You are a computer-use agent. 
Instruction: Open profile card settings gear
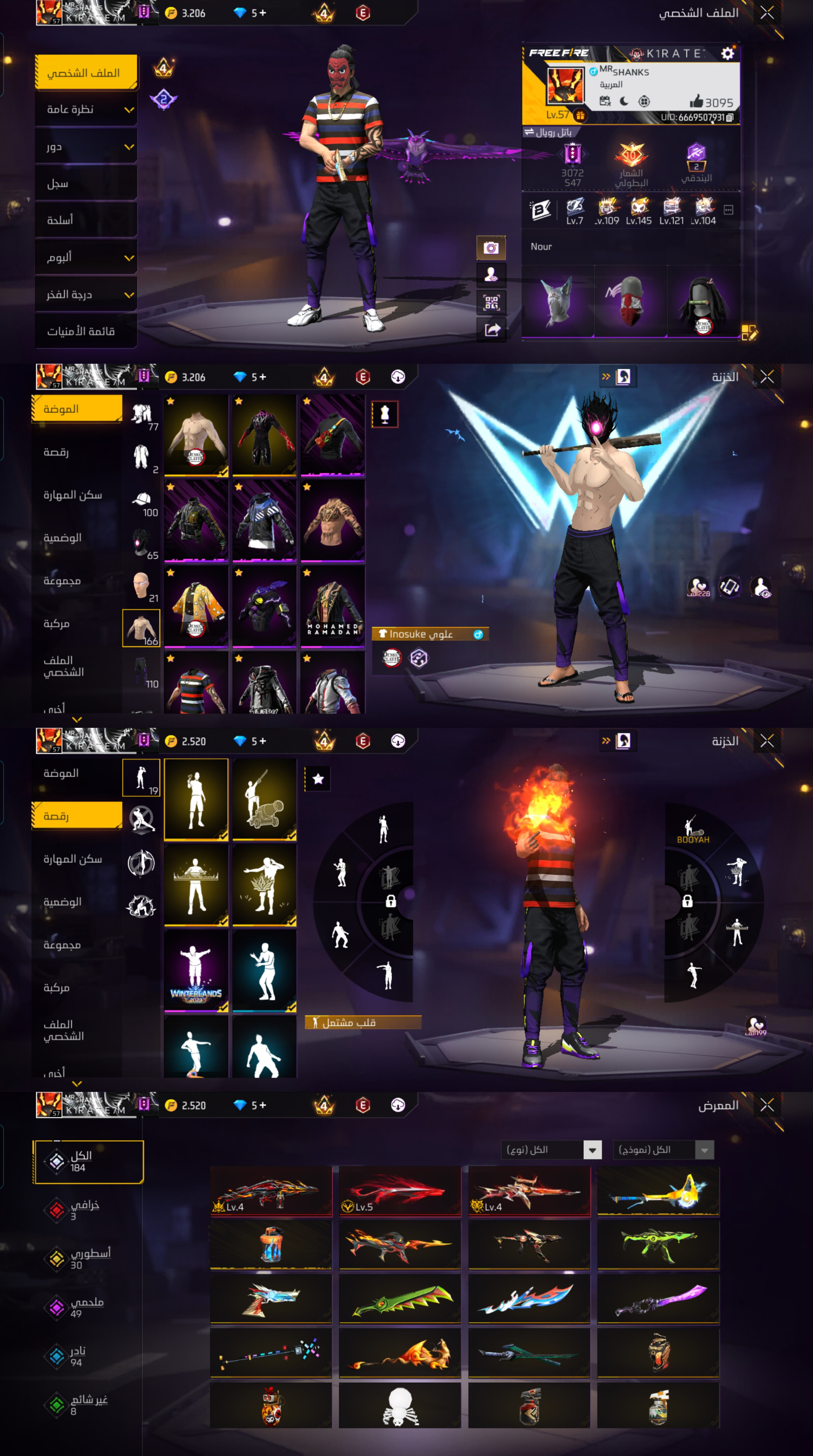pyautogui.click(x=727, y=54)
